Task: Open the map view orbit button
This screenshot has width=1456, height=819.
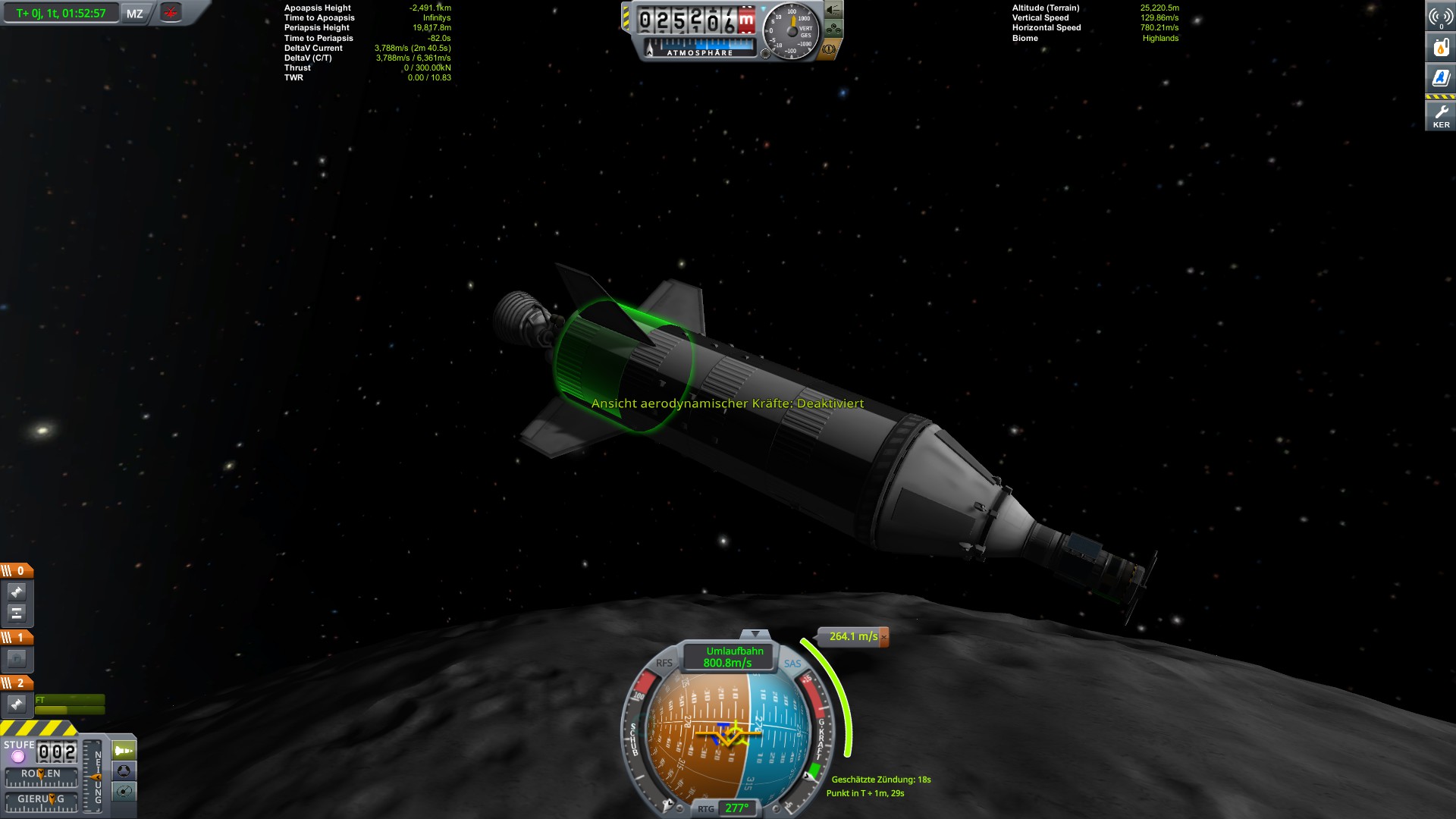Action: pyautogui.click(x=124, y=792)
